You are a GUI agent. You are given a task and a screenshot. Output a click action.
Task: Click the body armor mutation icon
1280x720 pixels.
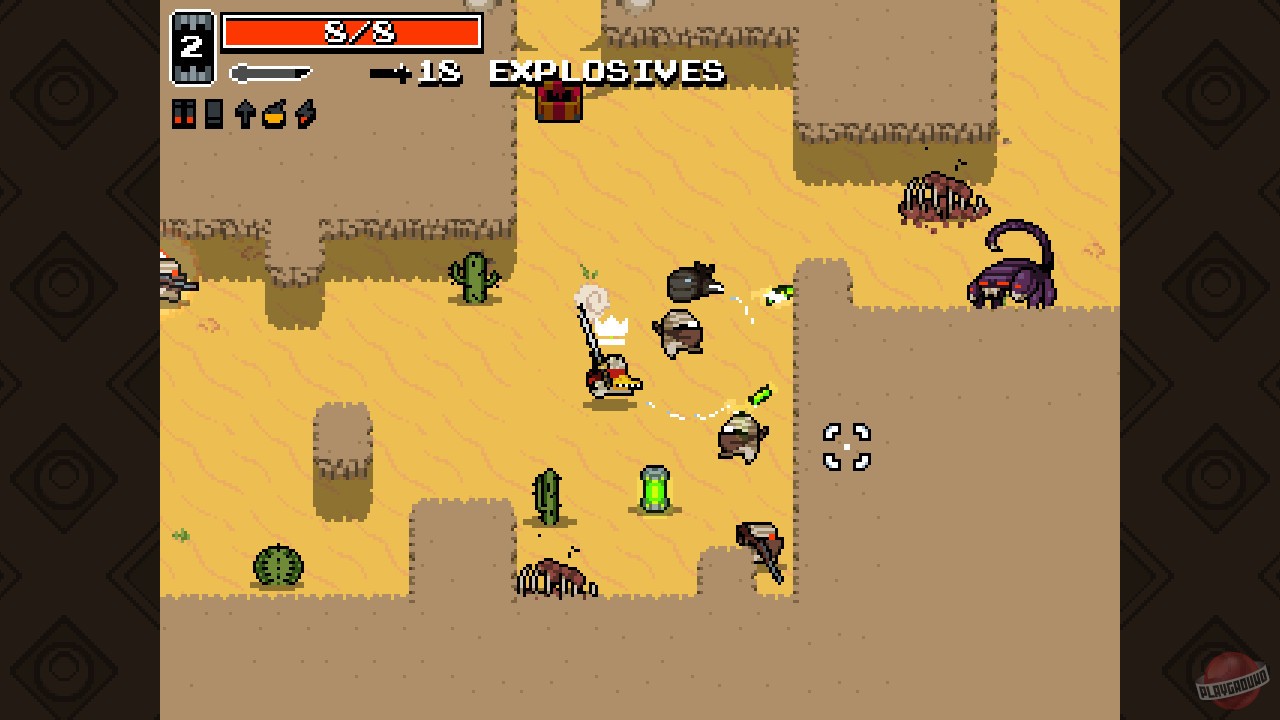pos(214,113)
